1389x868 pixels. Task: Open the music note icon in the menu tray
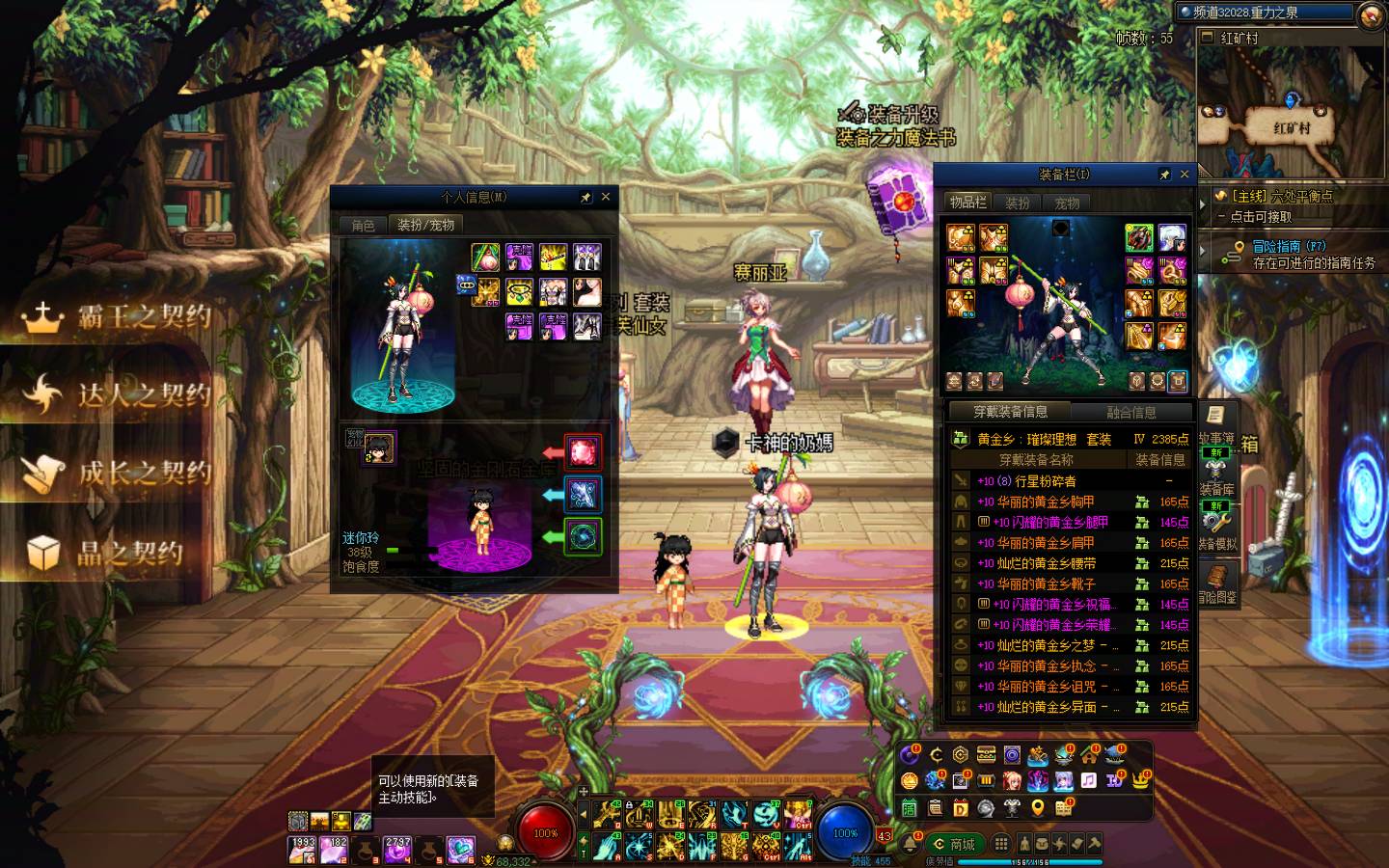(x=1089, y=780)
